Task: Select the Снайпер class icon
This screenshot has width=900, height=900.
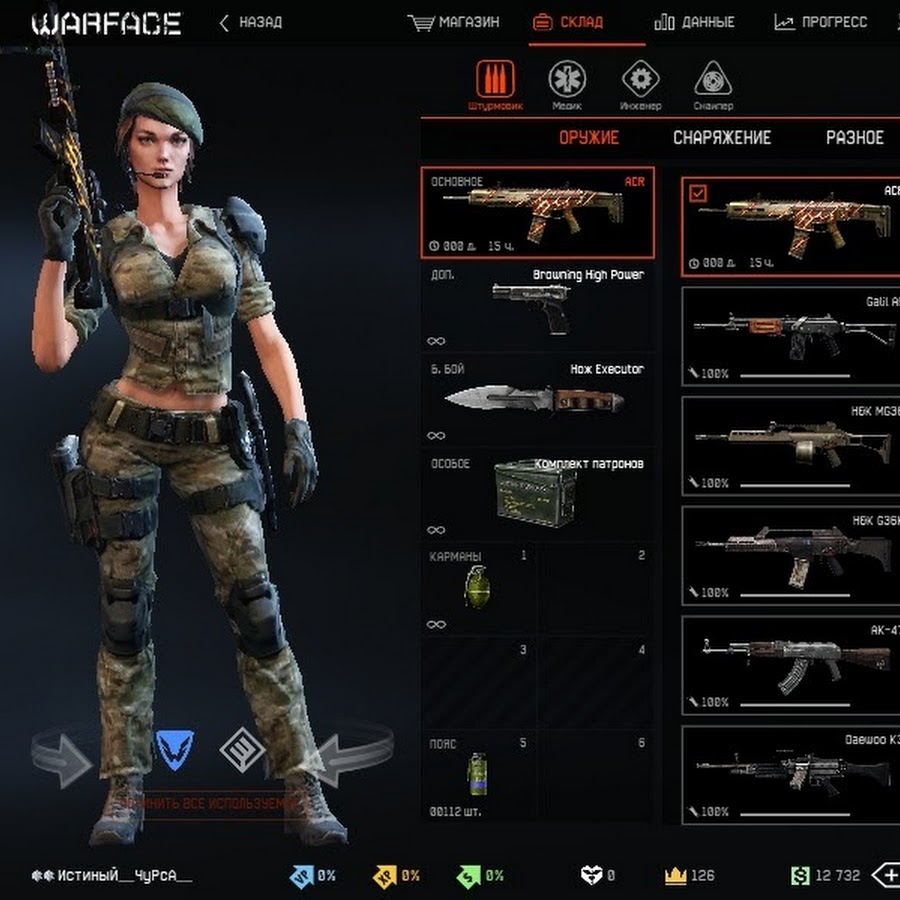Action: coord(713,81)
